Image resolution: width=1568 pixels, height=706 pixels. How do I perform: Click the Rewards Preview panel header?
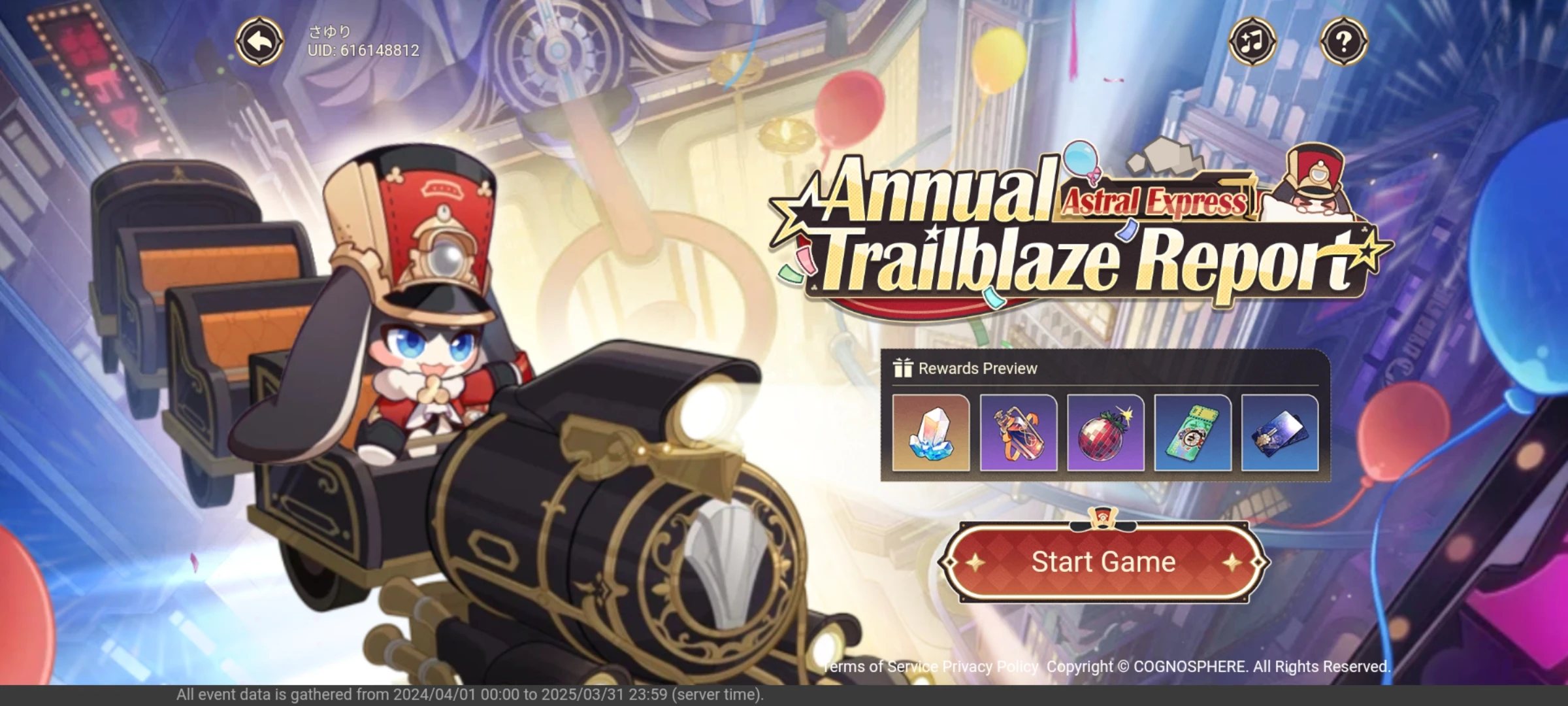977,367
